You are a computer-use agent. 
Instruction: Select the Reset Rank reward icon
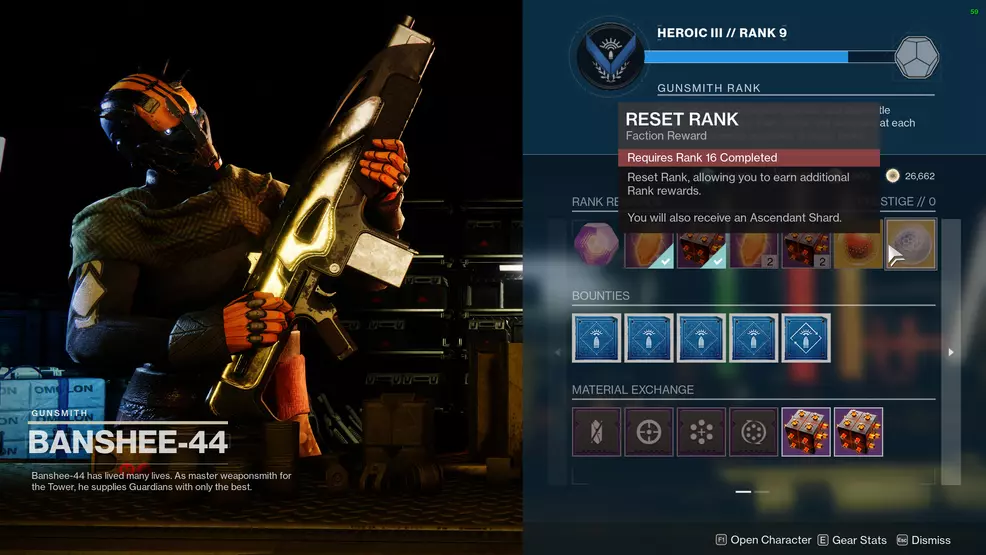pos(910,245)
